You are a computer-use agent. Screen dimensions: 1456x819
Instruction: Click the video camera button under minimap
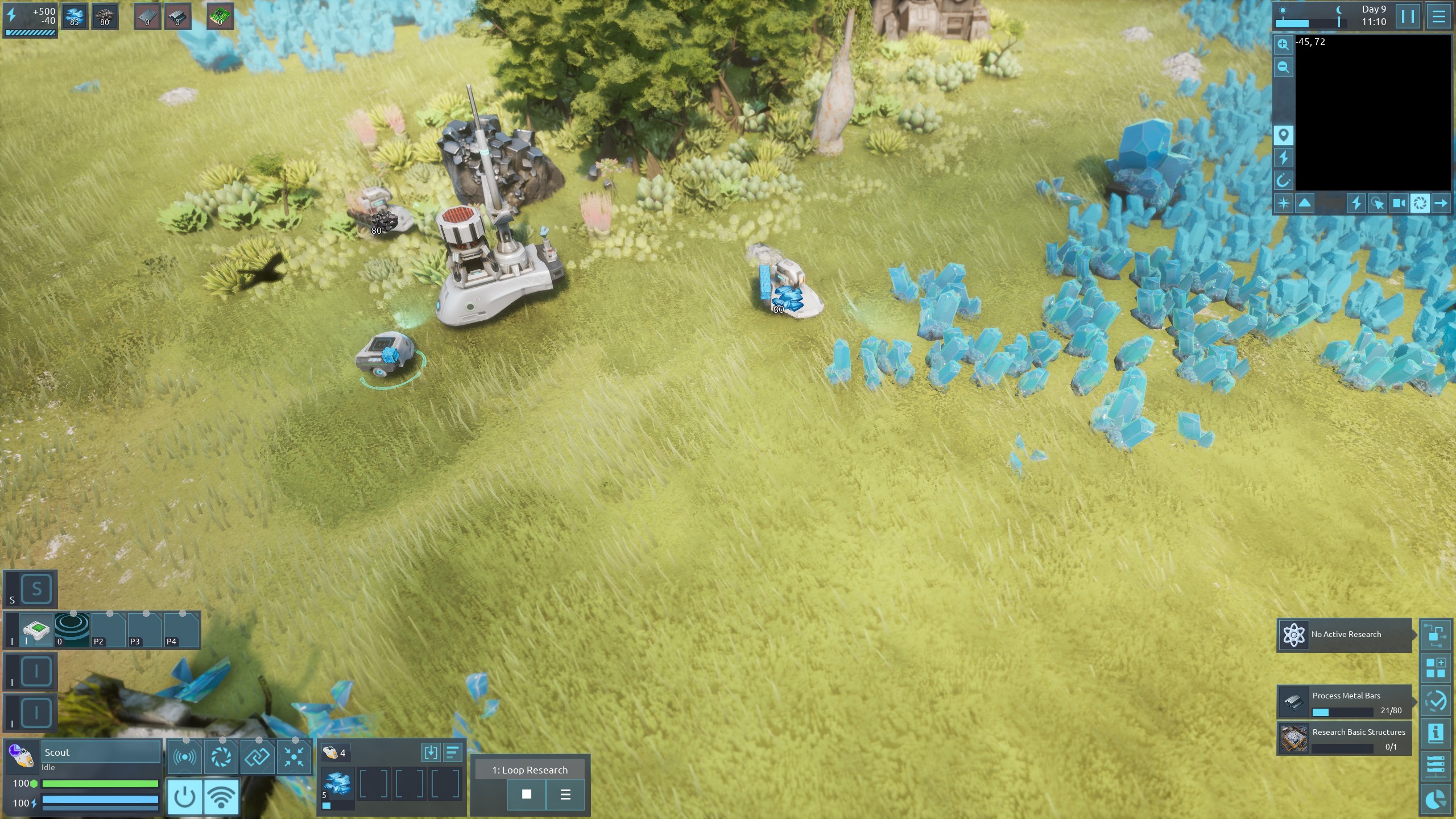pos(1399,203)
